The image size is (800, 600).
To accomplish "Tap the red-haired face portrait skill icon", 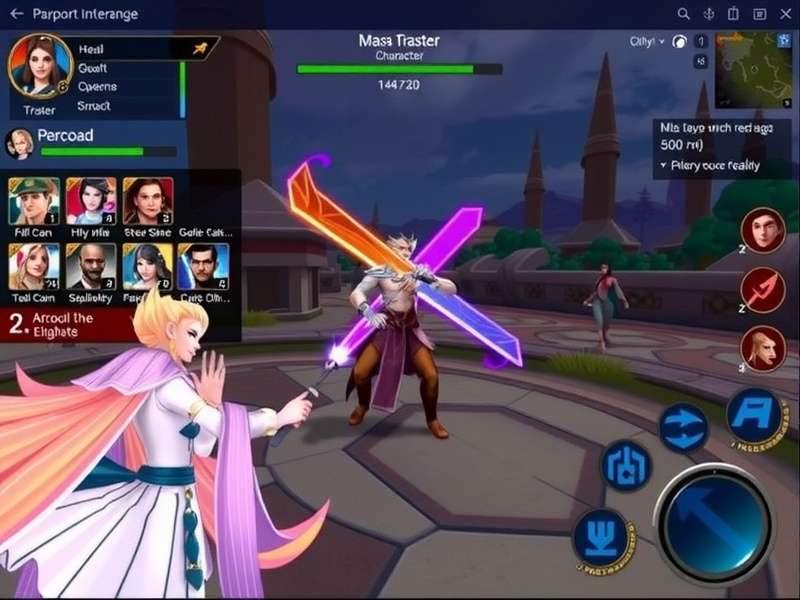I will 762,230.
